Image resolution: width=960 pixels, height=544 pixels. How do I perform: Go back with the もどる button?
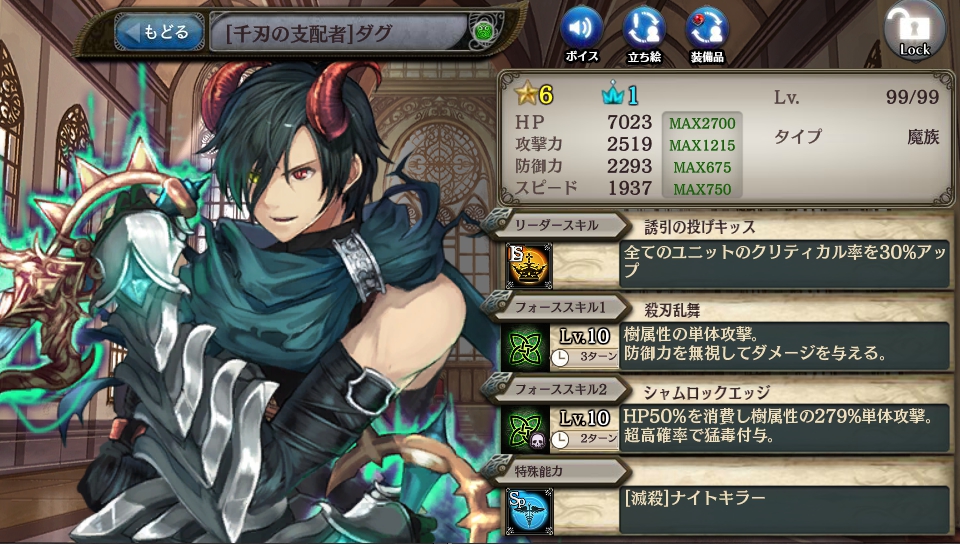[x=159, y=32]
